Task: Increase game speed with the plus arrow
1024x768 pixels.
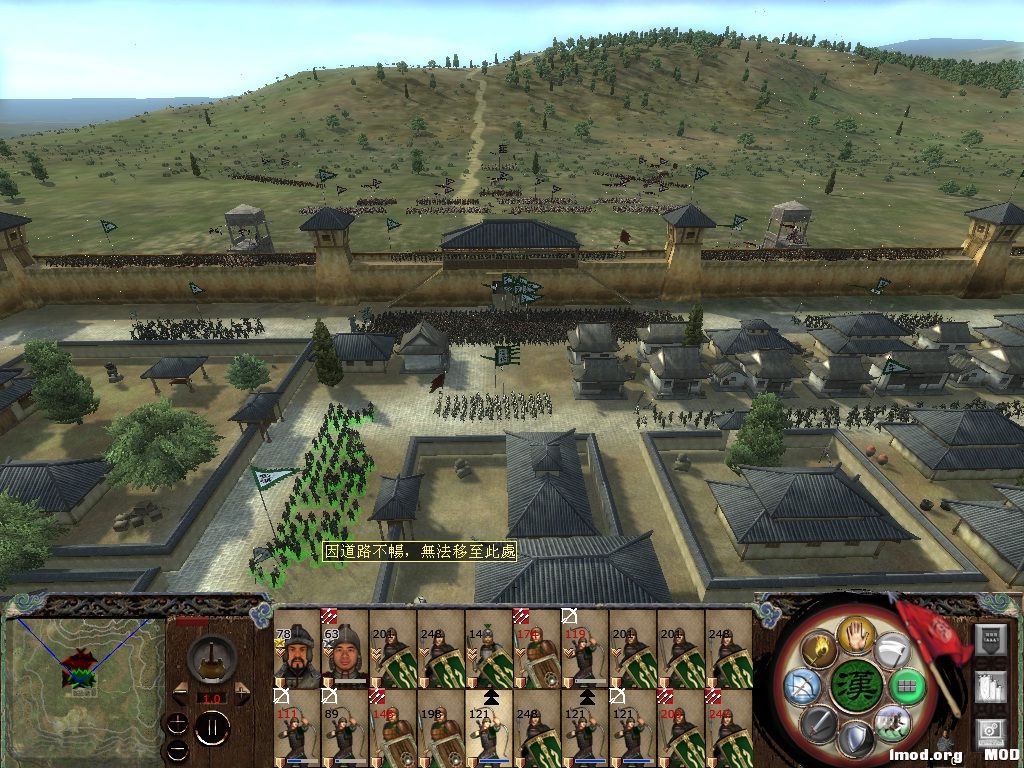Action: click(241, 692)
